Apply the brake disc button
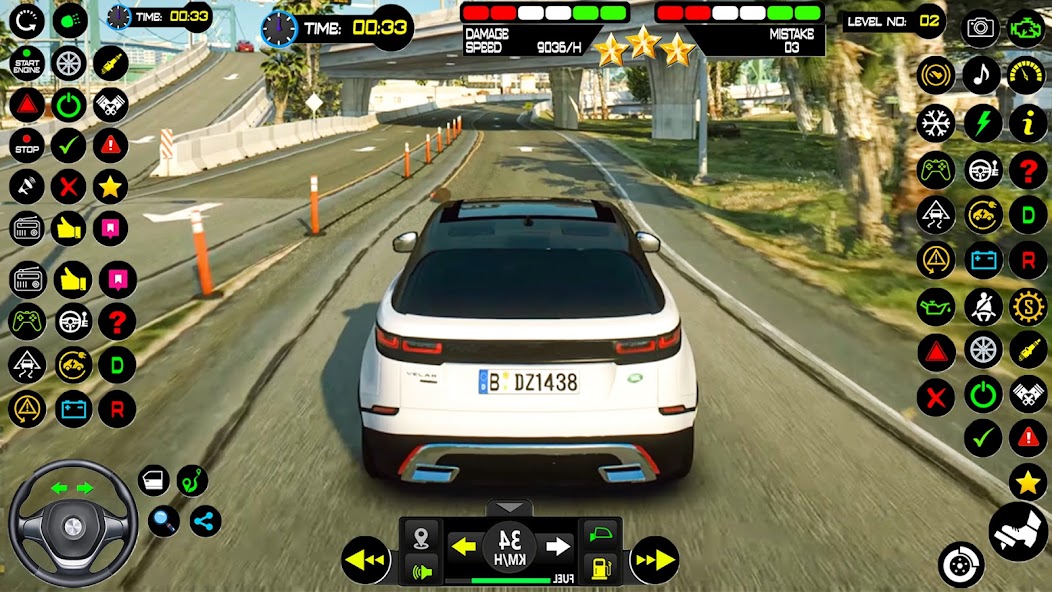This screenshot has height=592, width=1052. pos(961,564)
